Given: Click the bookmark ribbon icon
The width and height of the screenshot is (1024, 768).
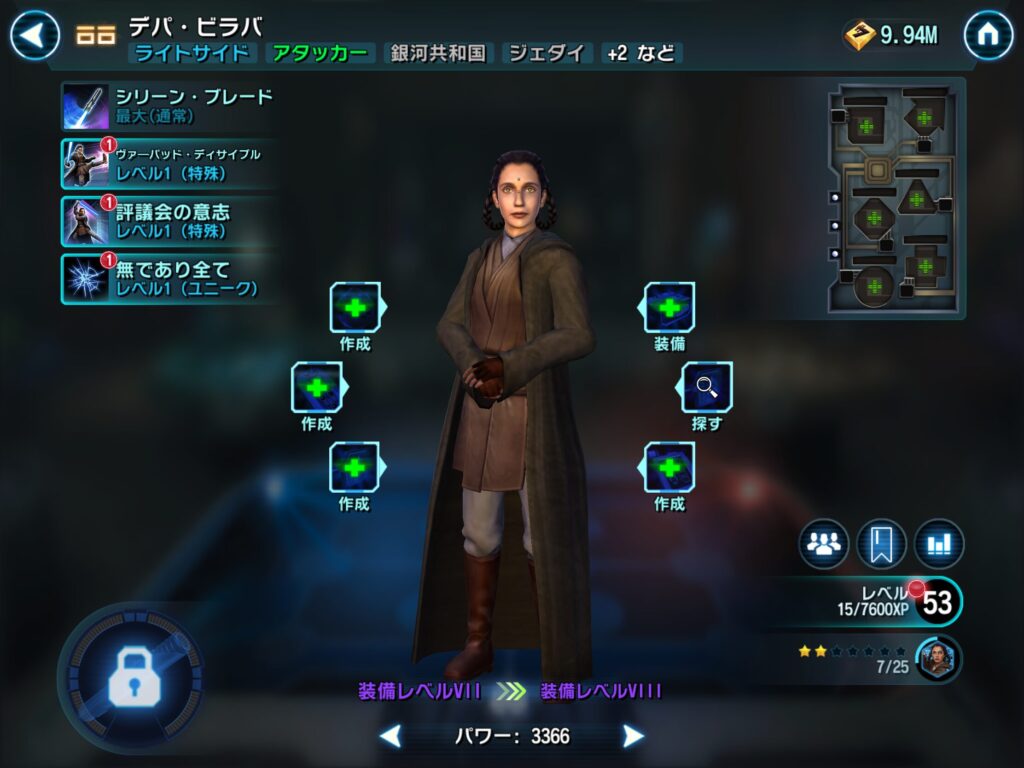Looking at the screenshot, I should (881, 544).
